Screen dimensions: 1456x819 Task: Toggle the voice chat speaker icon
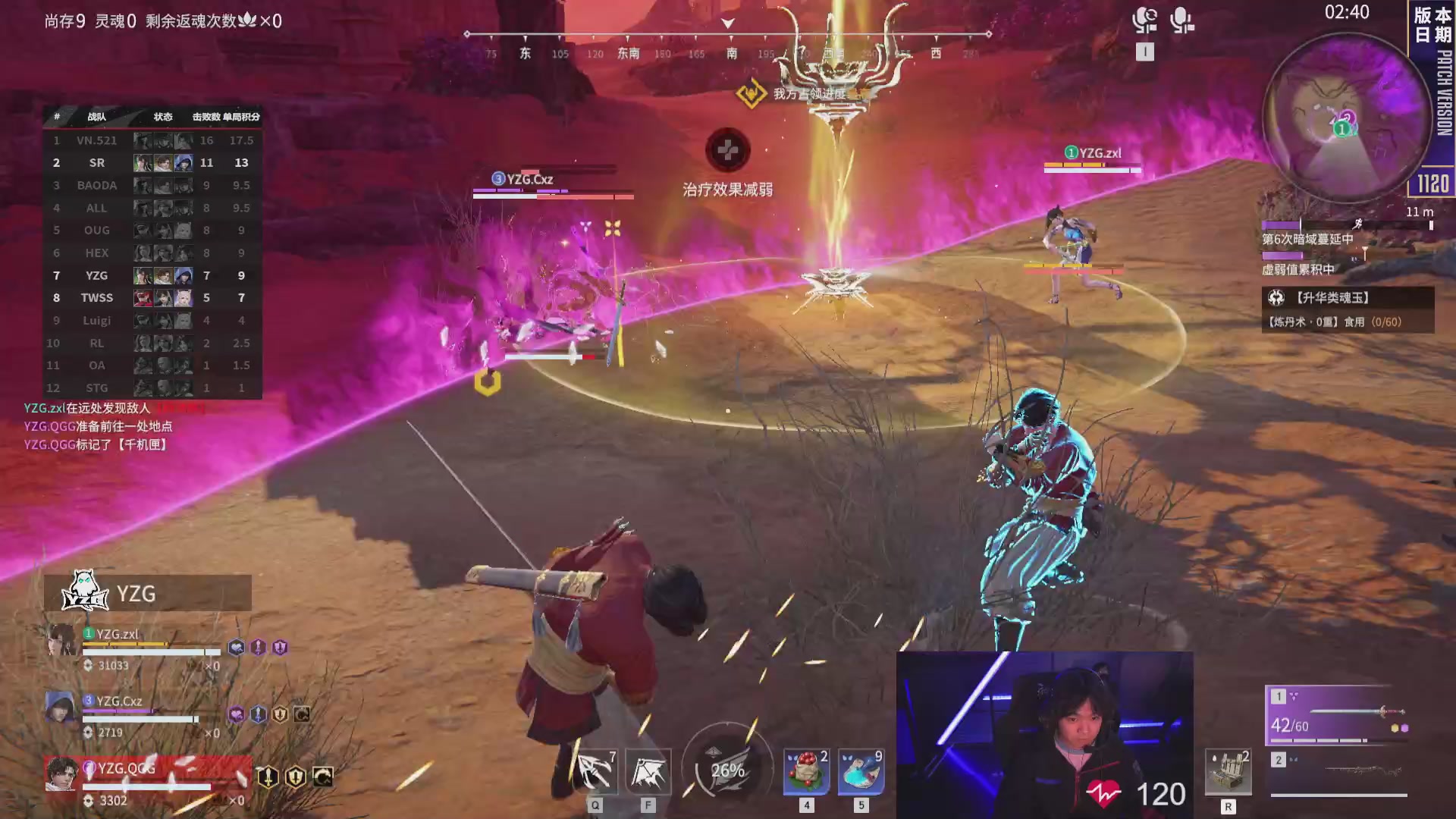tap(1144, 20)
